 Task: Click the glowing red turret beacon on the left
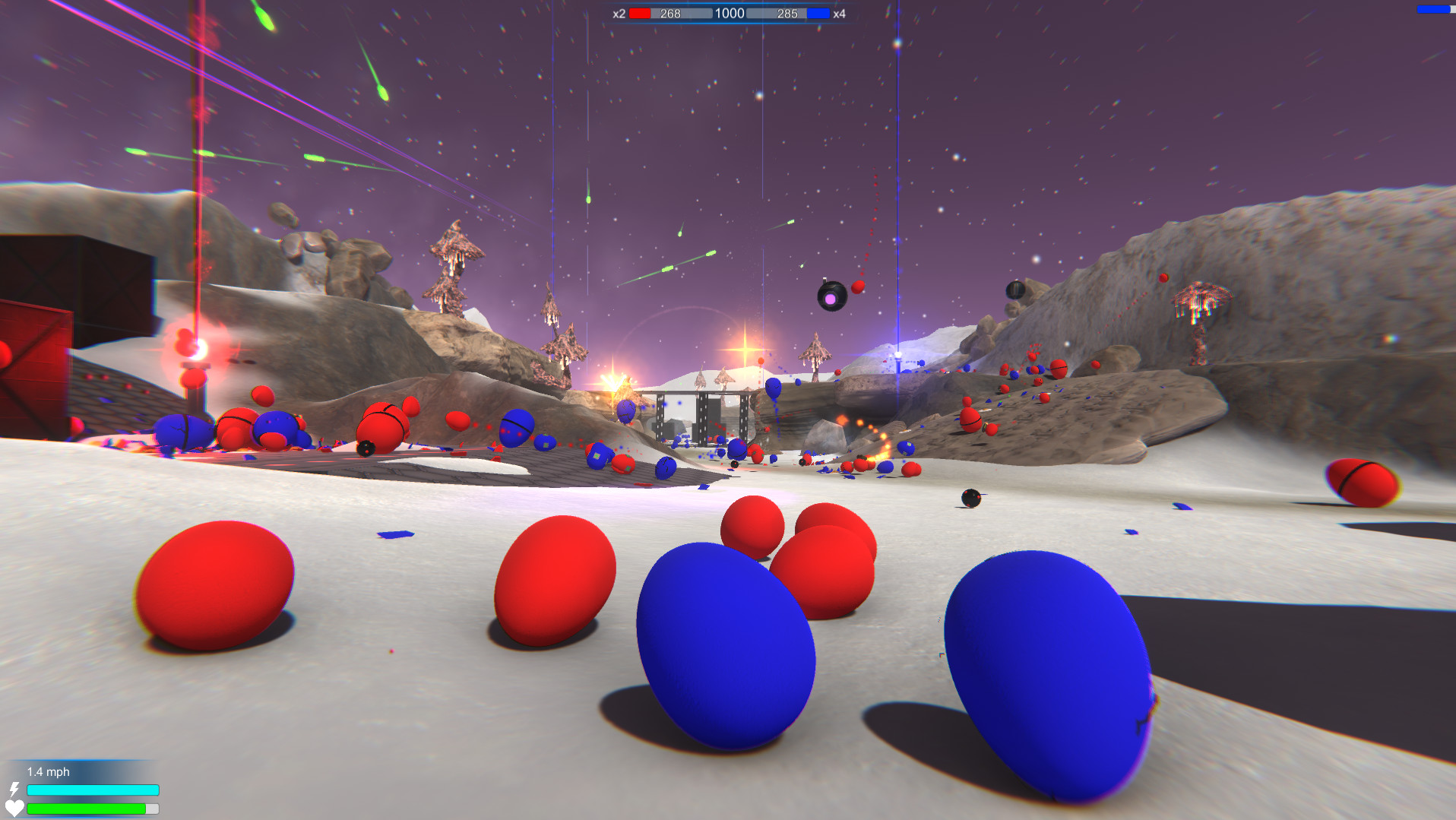(196, 348)
